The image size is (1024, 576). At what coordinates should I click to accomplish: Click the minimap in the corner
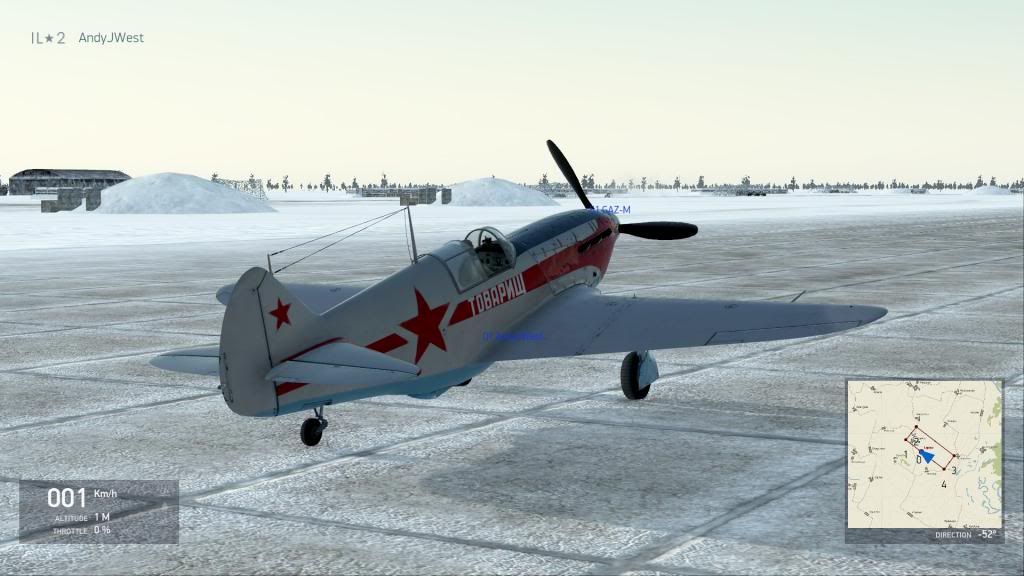[924, 454]
